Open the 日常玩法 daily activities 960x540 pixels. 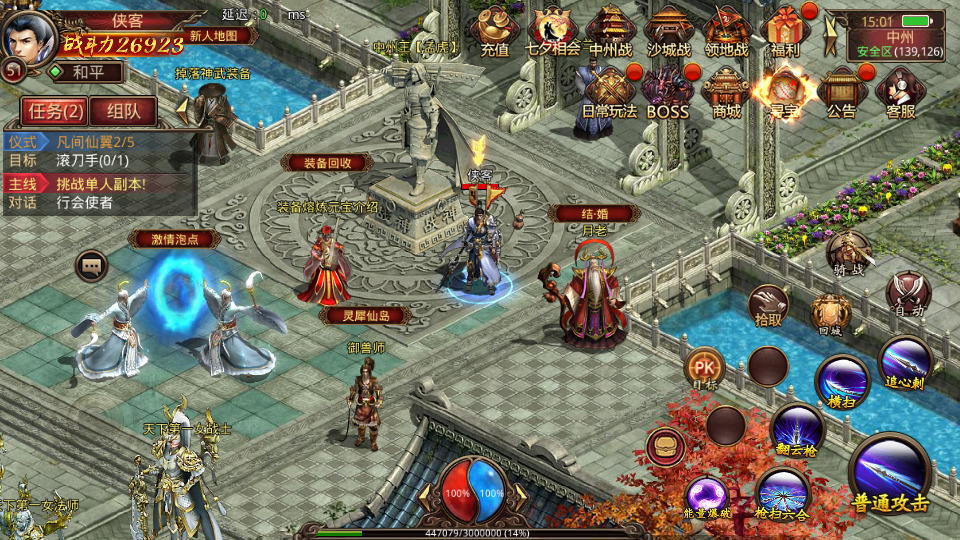(x=609, y=92)
